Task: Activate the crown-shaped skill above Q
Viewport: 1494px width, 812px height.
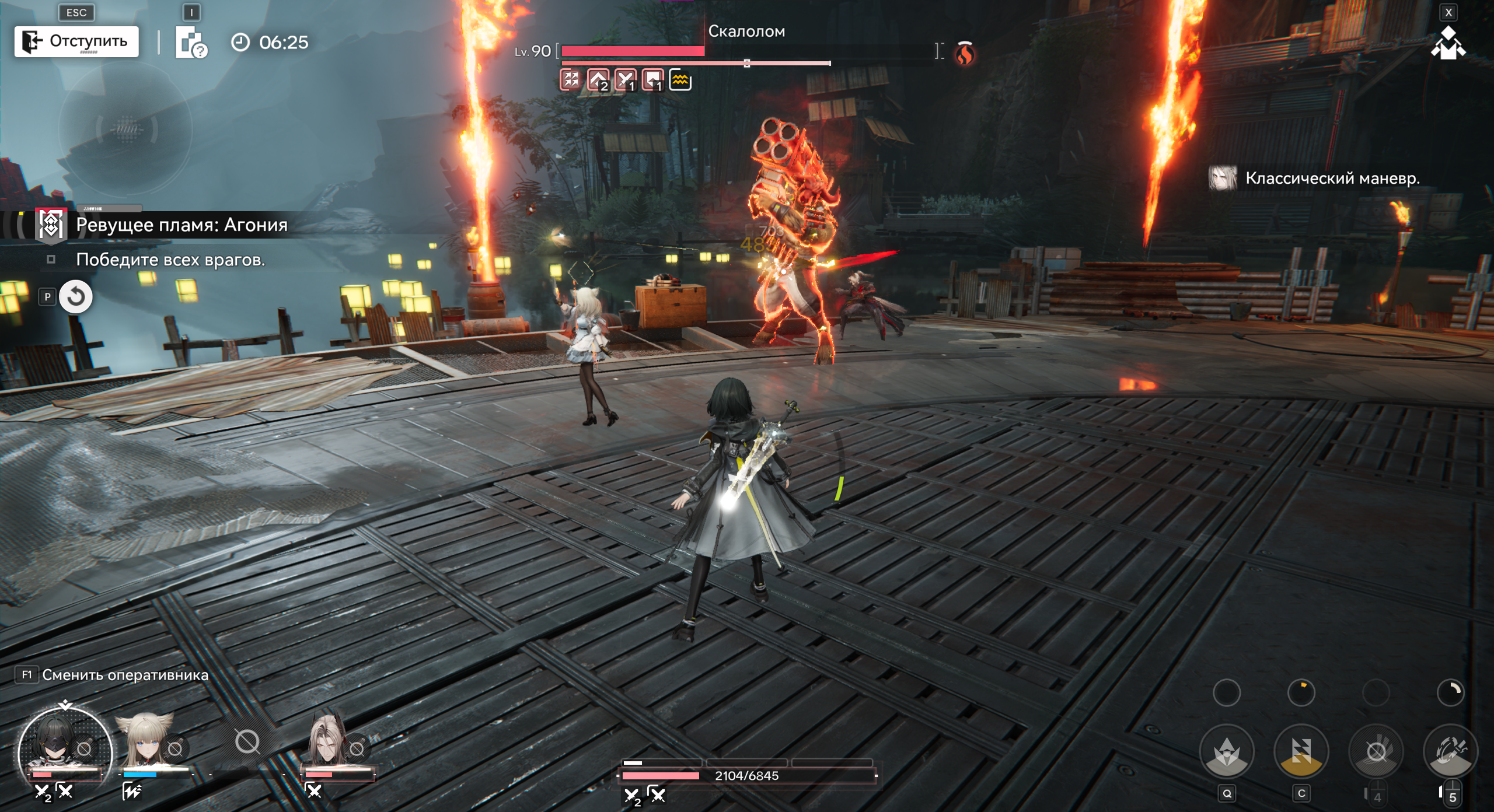Action: tap(1227, 751)
